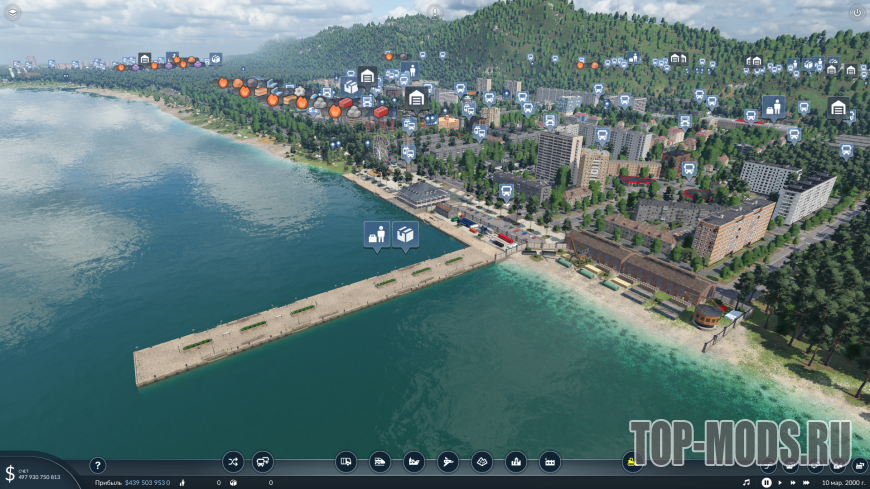
Task: Open the air construction airplane menu
Action: tap(448, 461)
